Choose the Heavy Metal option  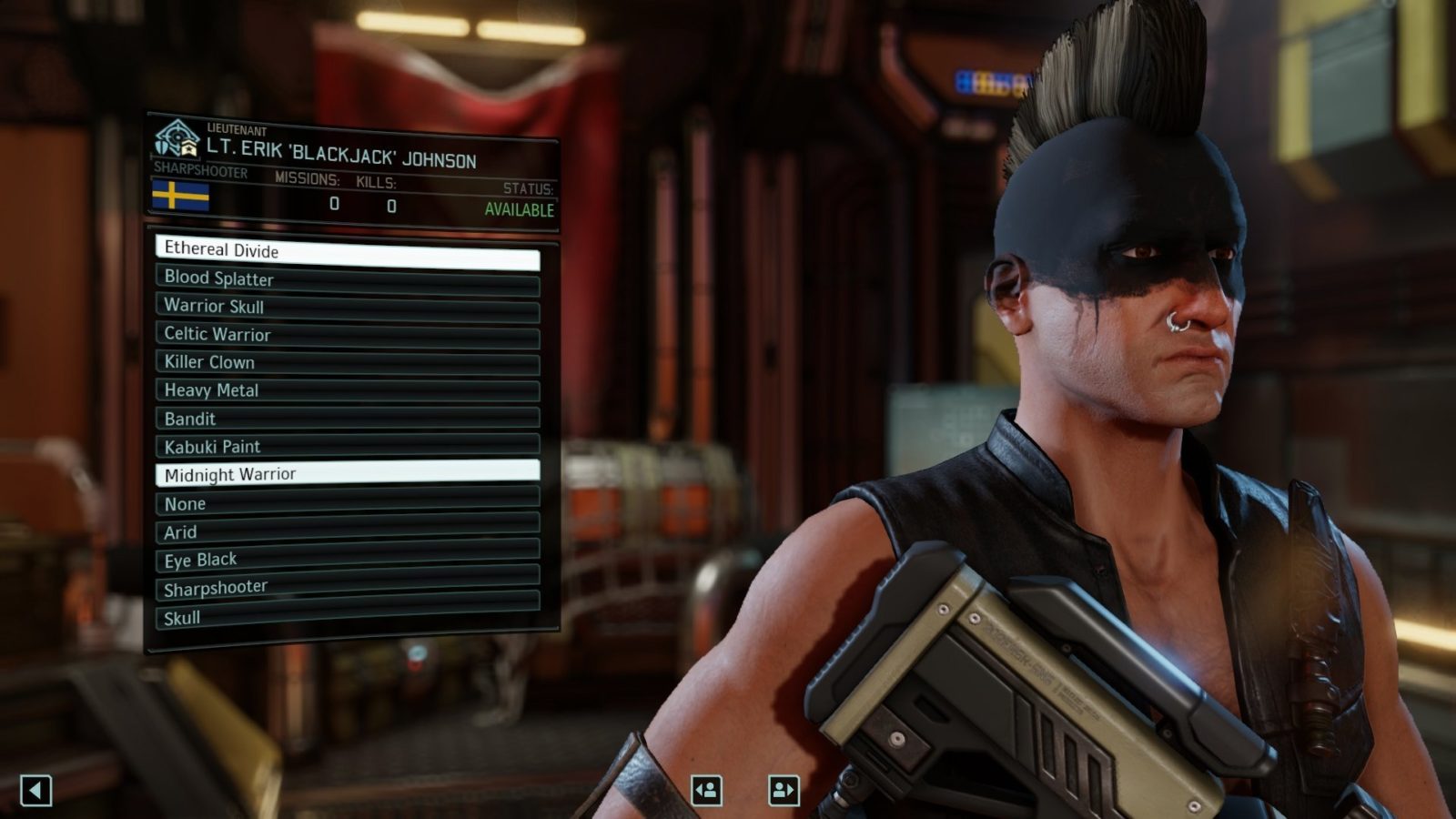coord(347,391)
